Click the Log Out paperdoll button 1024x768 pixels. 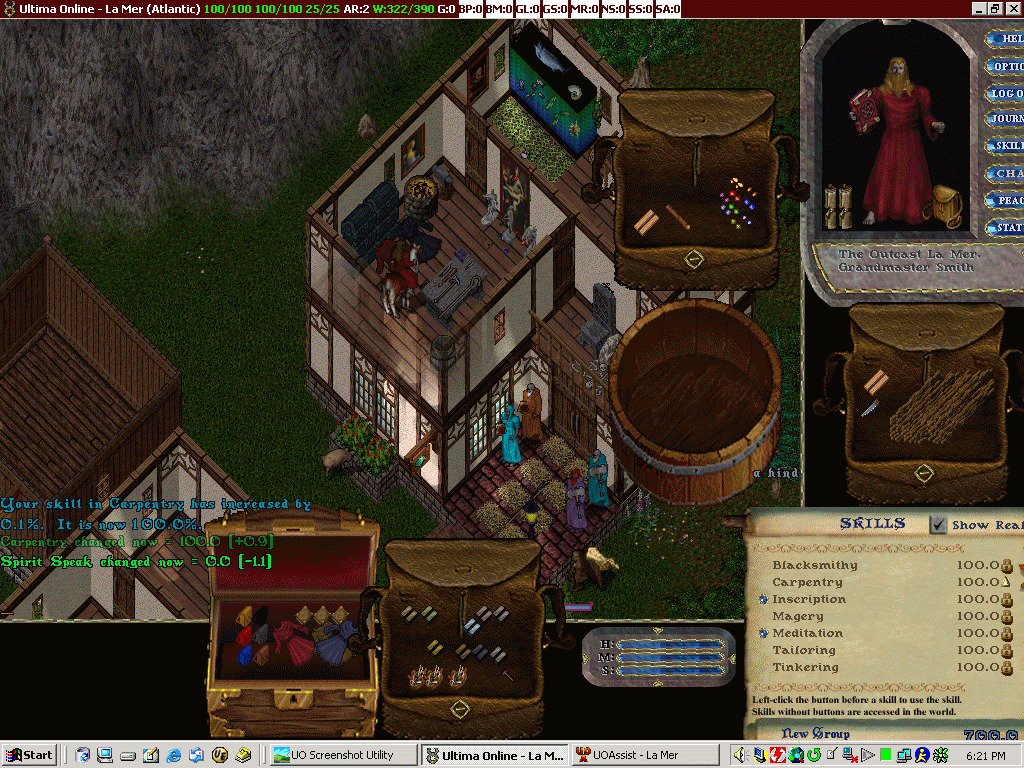(1006, 94)
